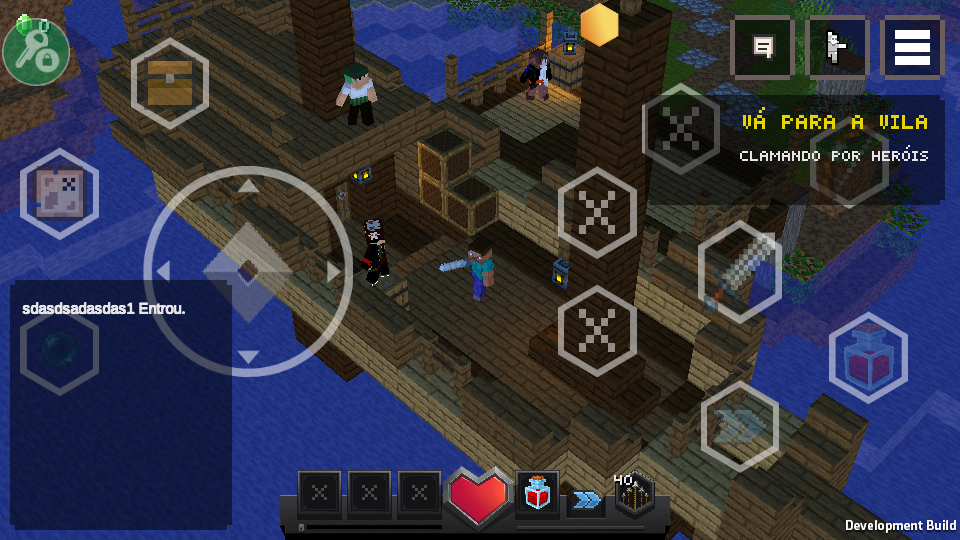Screen dimensions: 960x540
Task: Move up with the joystick up arrow
Action: pos(248,185)
